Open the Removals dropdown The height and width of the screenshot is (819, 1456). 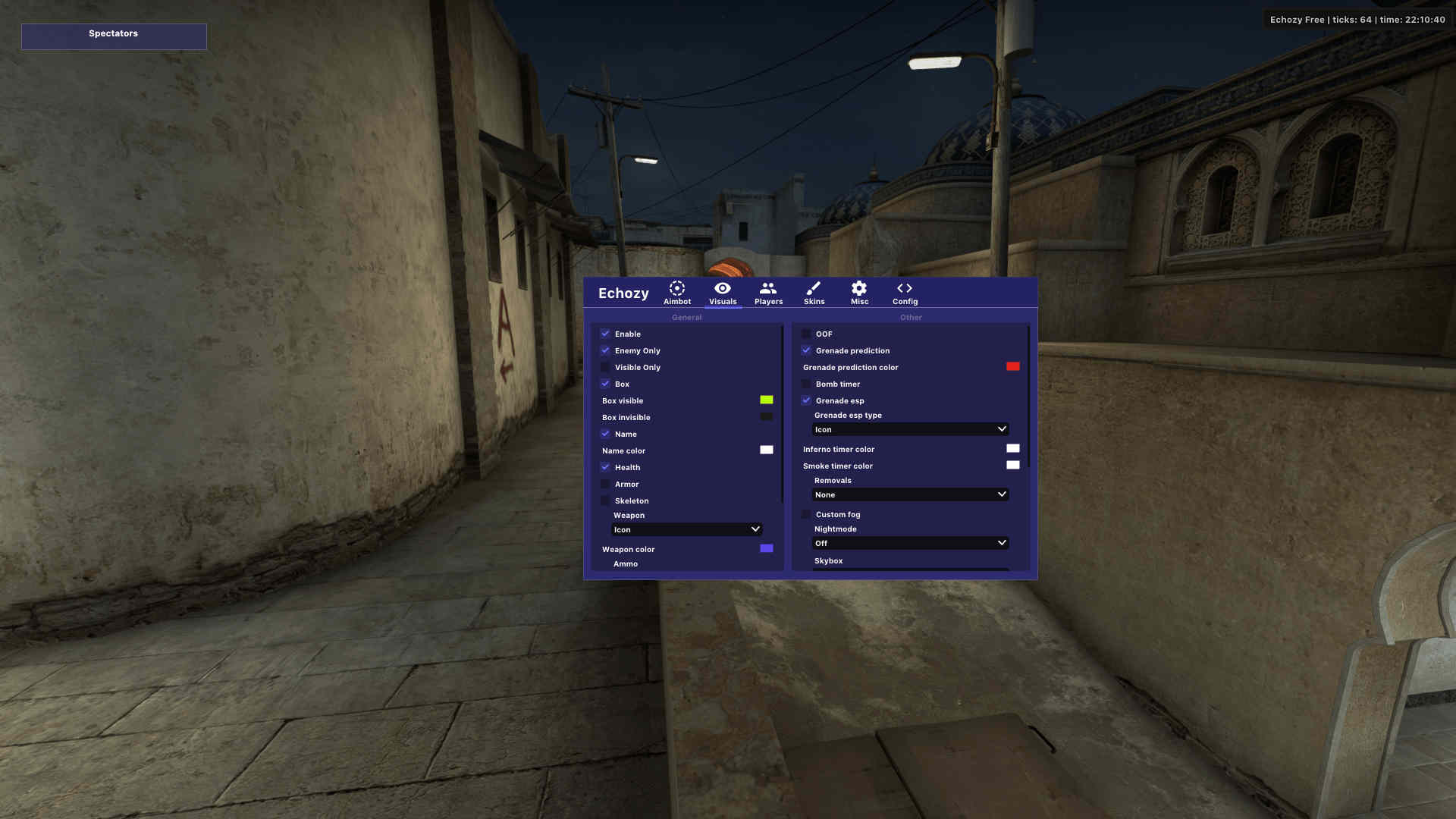(x=910, y=494)
